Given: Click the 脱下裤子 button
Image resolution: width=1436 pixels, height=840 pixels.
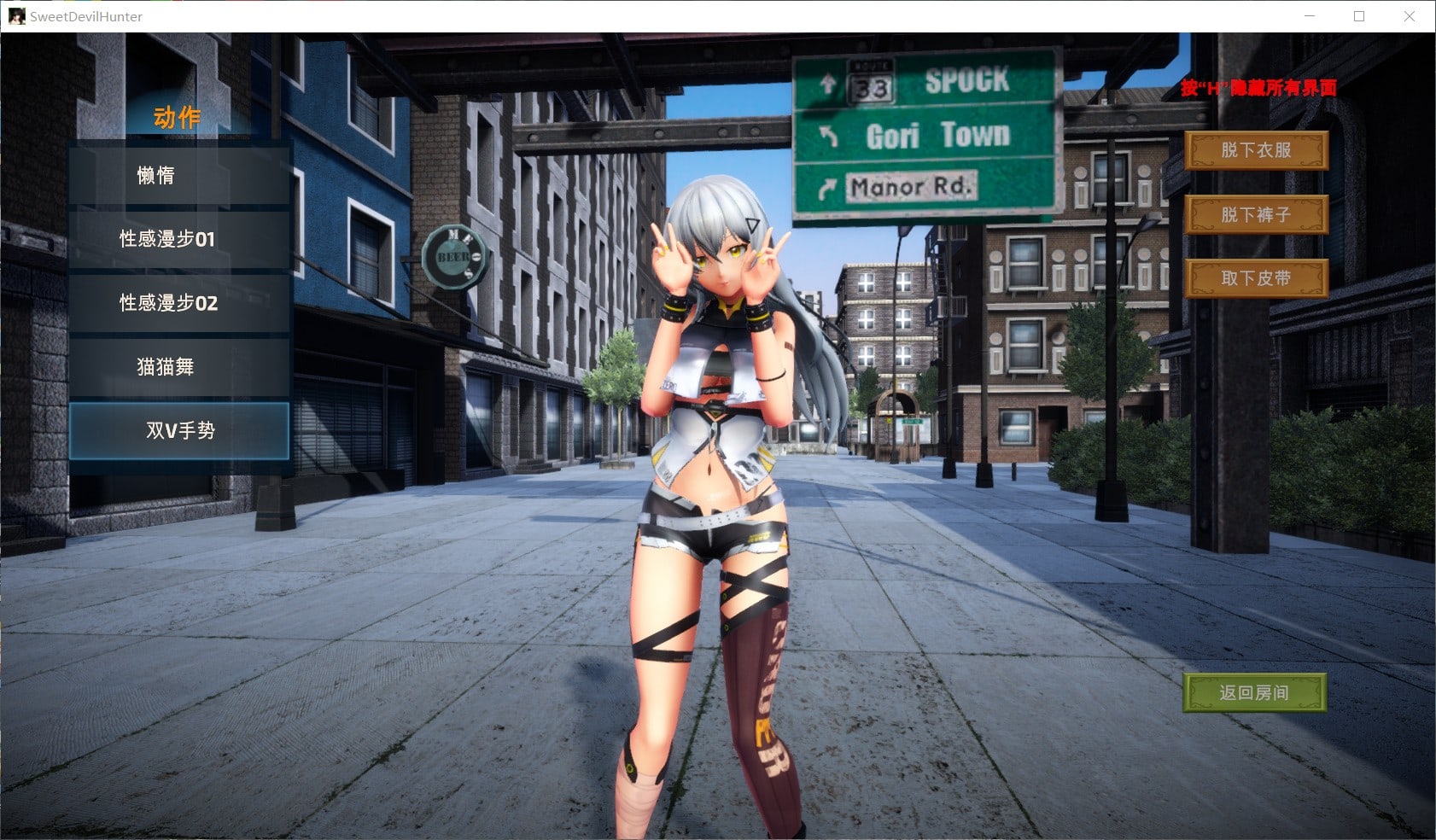Looking at the screenshot, I should (1255, 214).
